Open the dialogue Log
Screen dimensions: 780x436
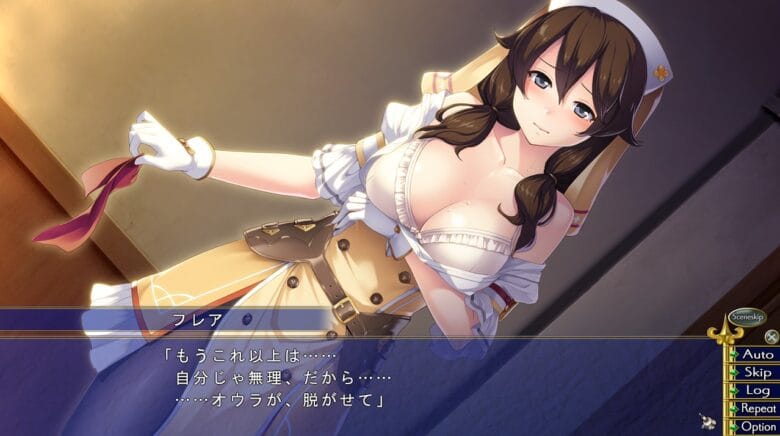(756, 390)
